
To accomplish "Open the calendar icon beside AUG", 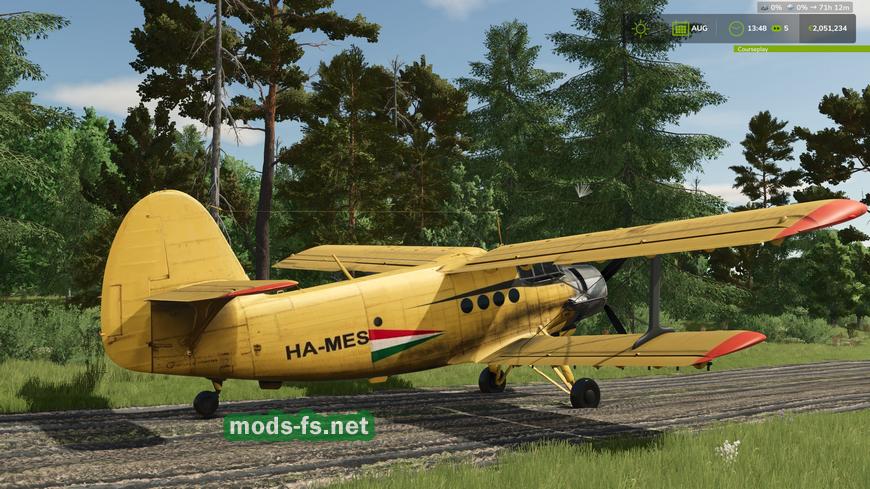I will tap(680, 28).
